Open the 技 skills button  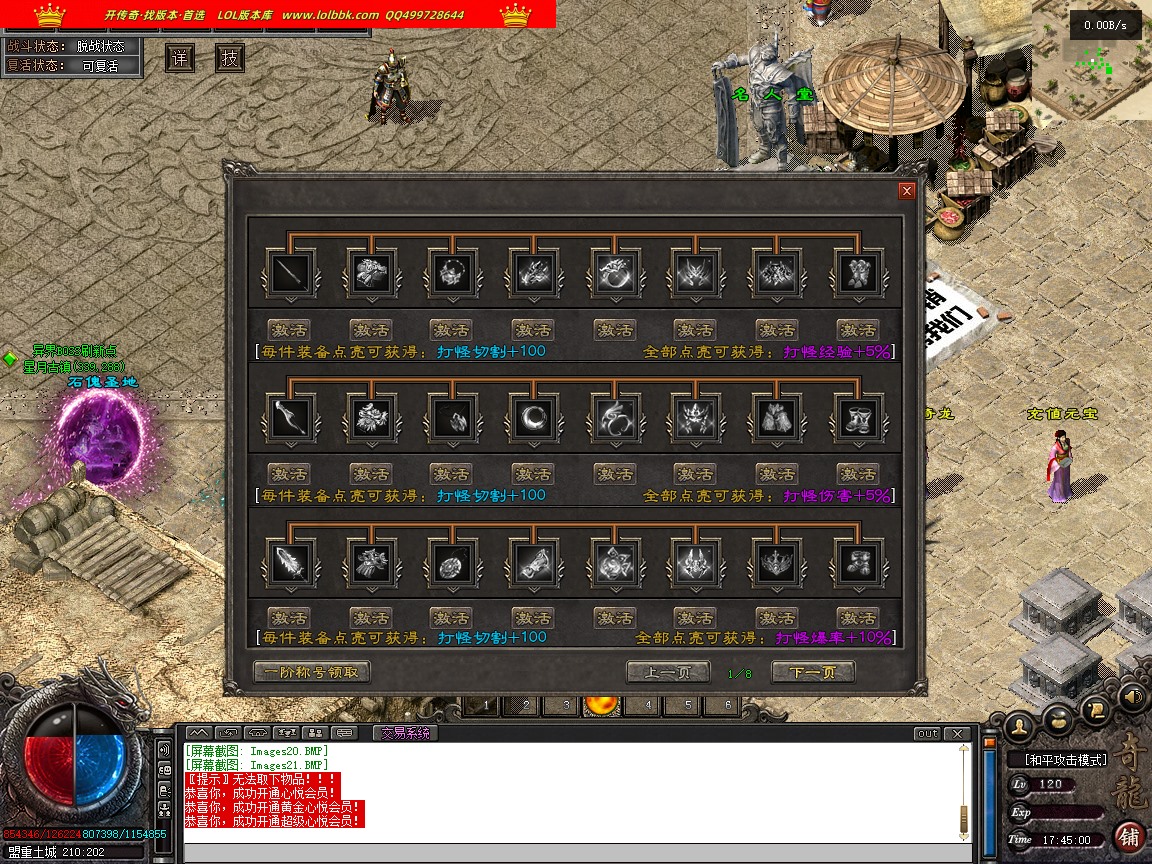pyautogui.click(x=230, y=58)
